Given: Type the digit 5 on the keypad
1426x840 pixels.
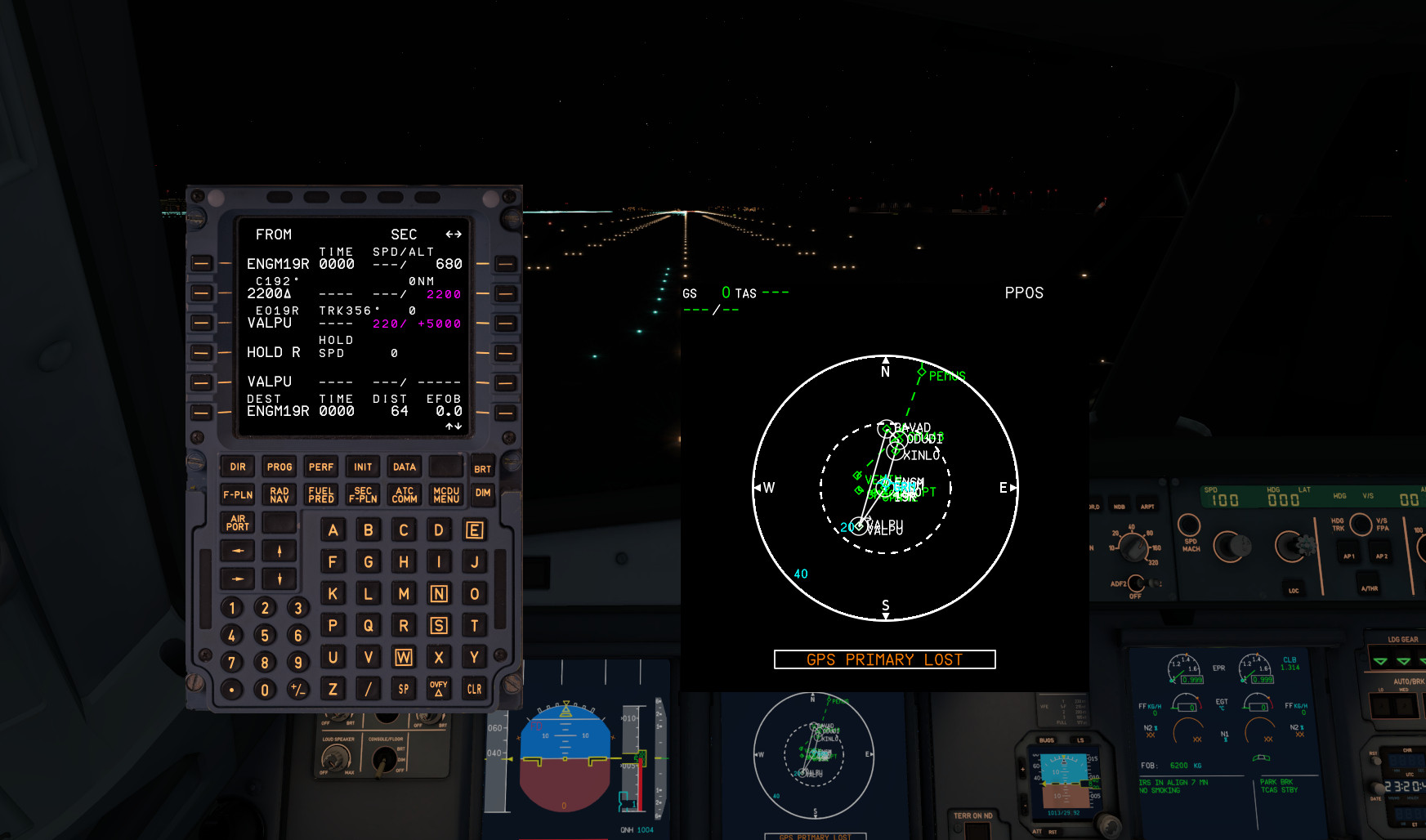Looking at the screenshot, I should tap(265, 636).
